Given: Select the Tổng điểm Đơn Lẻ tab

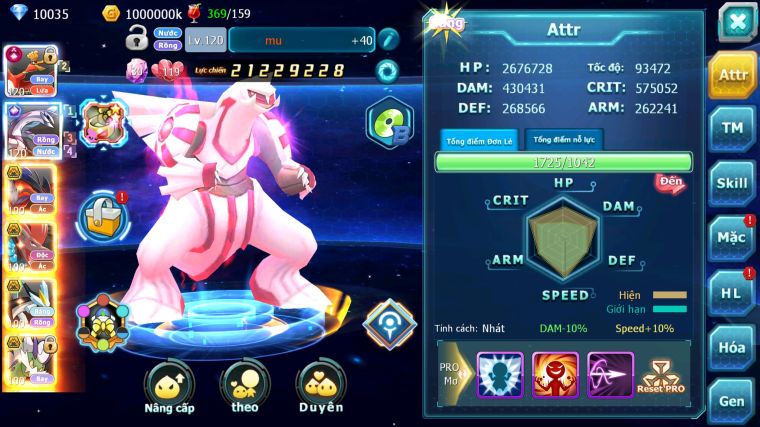Looking at the screenshot, I should pos(479,141).
